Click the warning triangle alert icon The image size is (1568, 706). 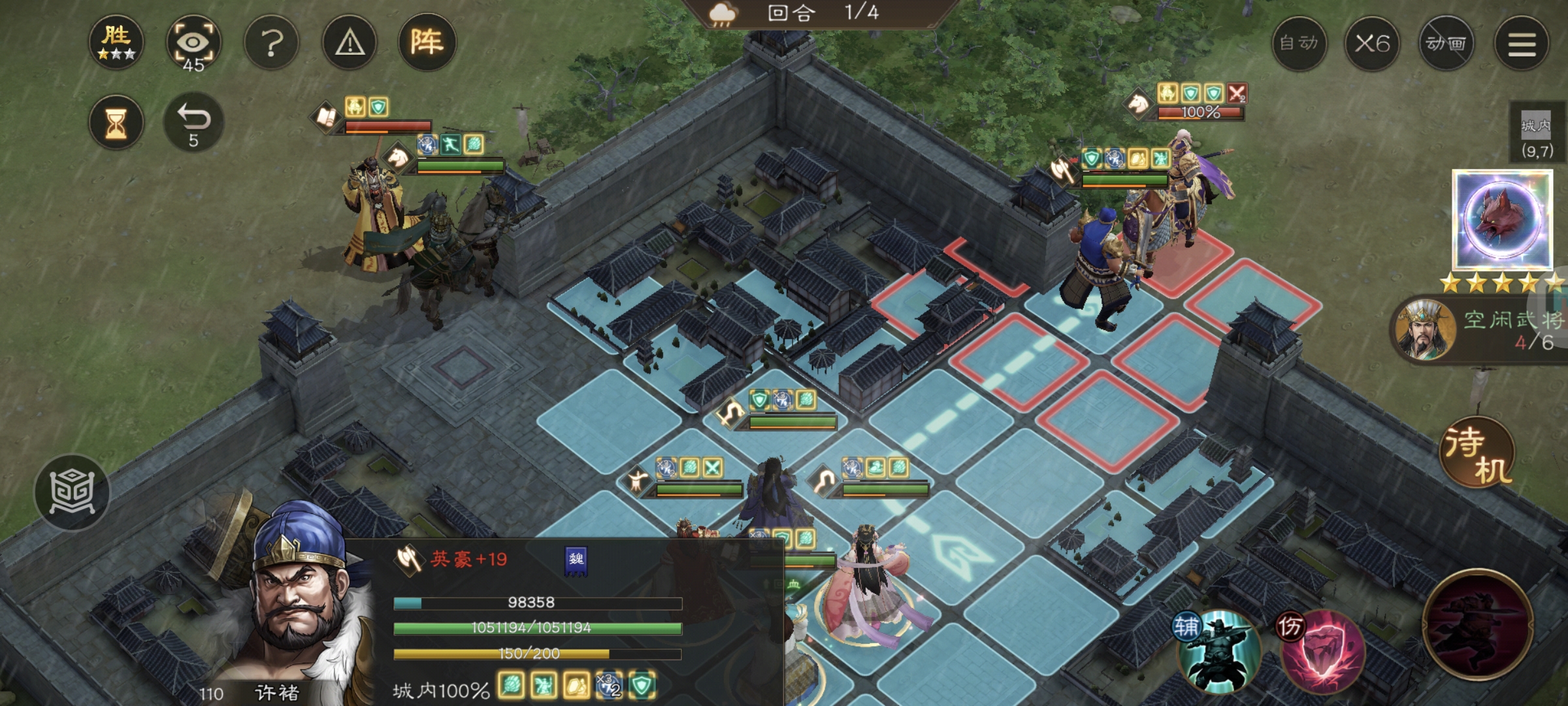click(x=350, y=42)
